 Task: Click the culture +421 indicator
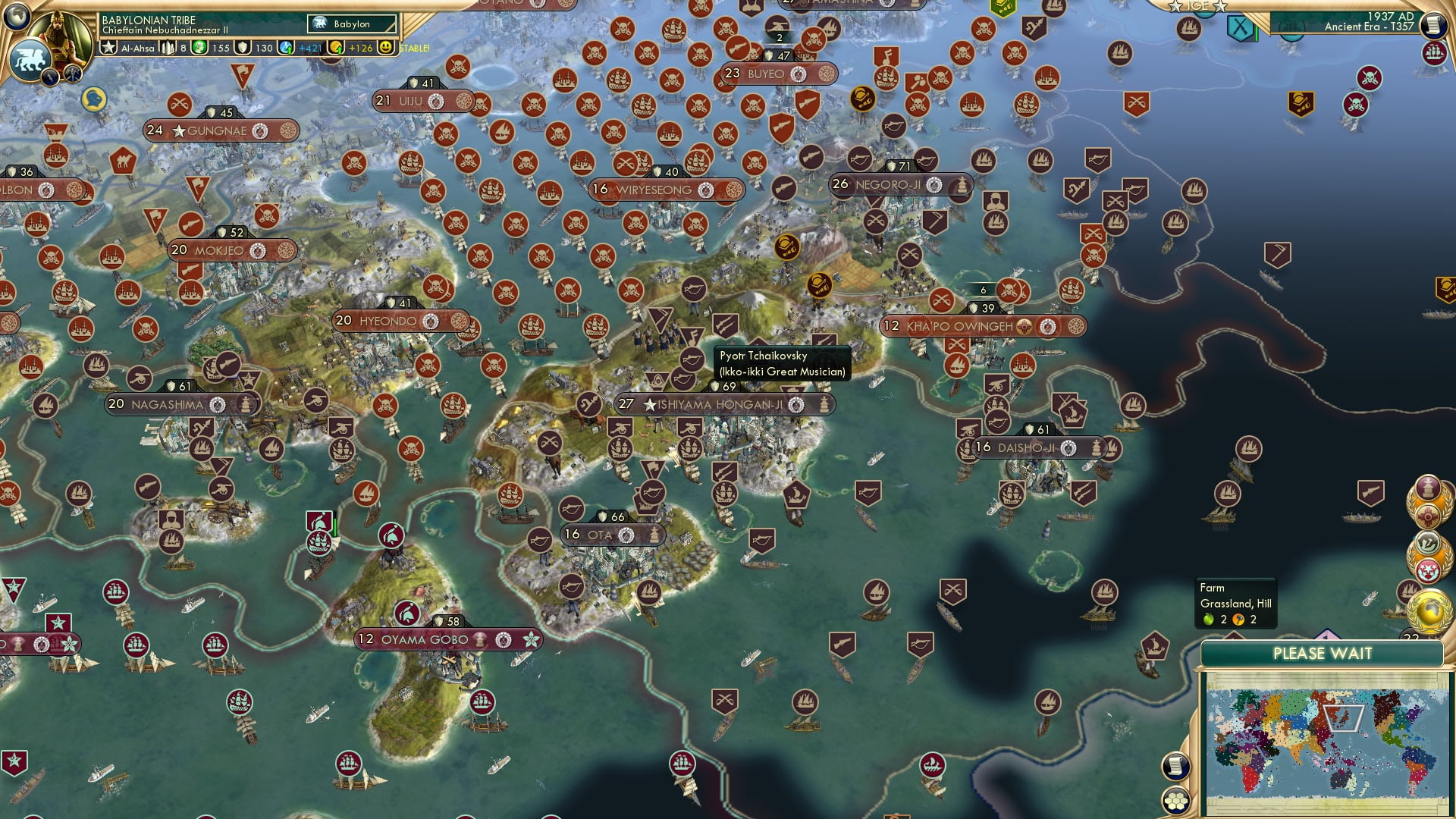pos(303,48)
